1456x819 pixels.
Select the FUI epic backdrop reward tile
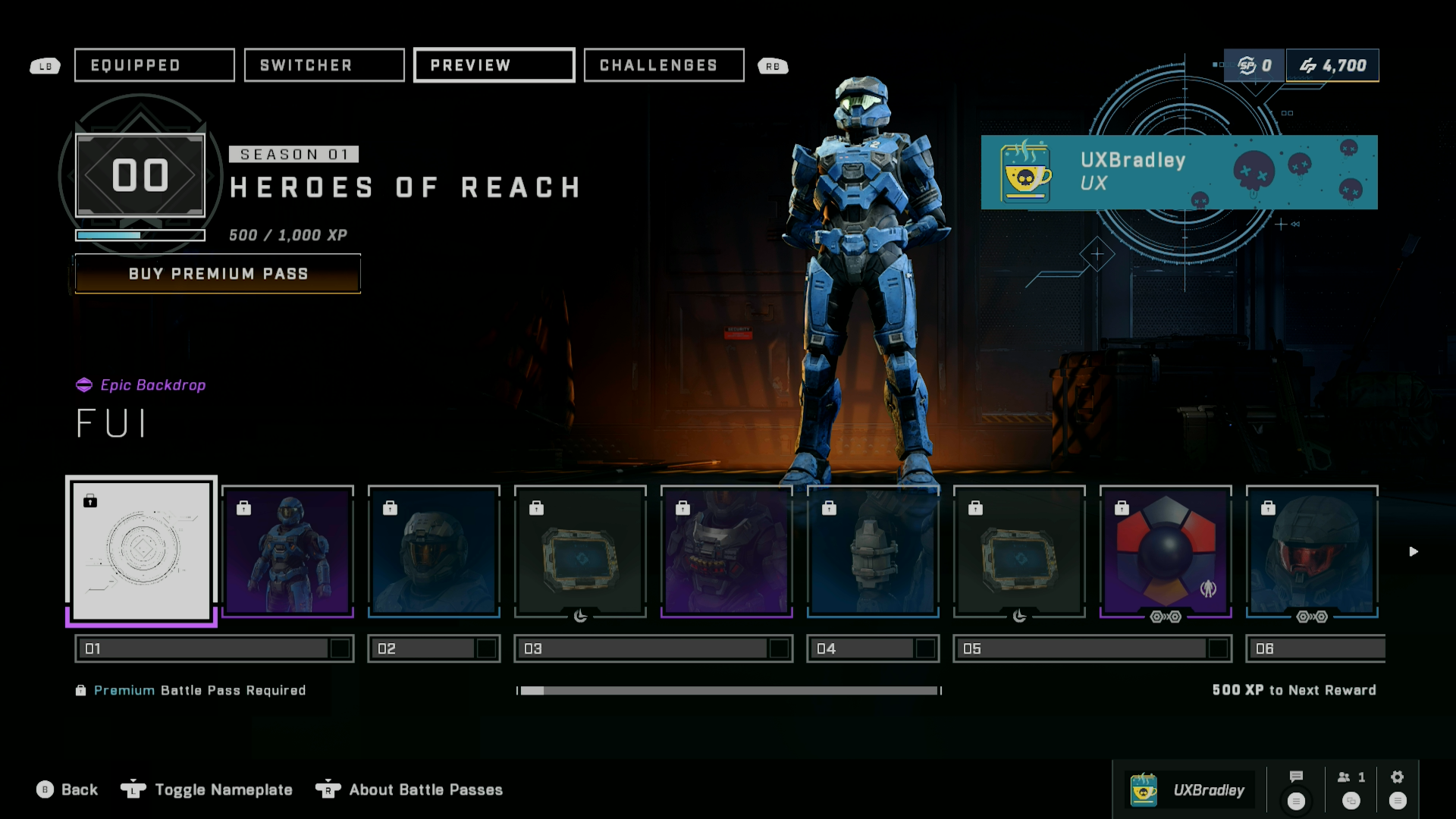tap(142, 550)
